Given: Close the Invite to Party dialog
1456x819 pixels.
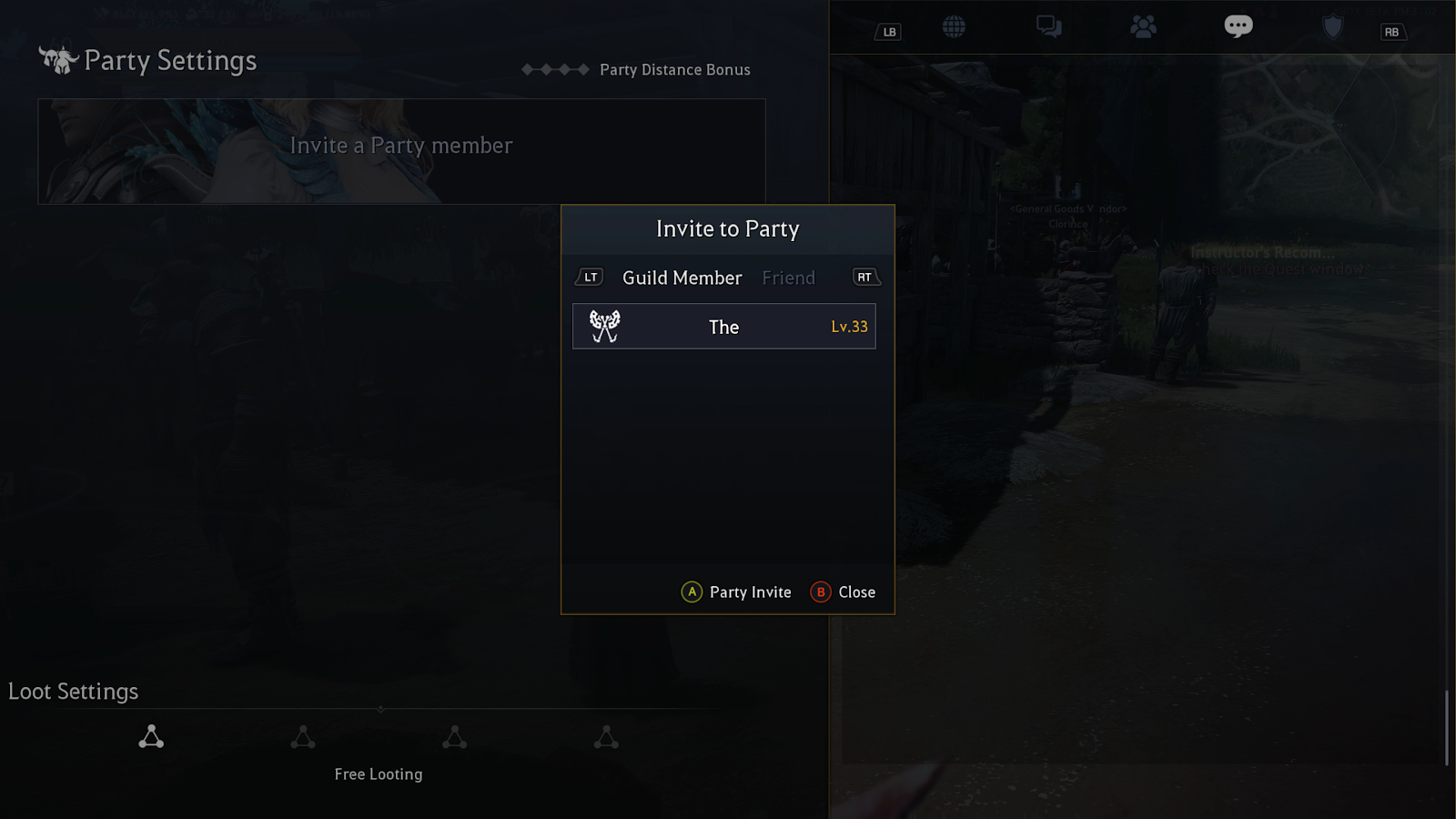Looking at the screenshot, I should click(x=855, y=592).
